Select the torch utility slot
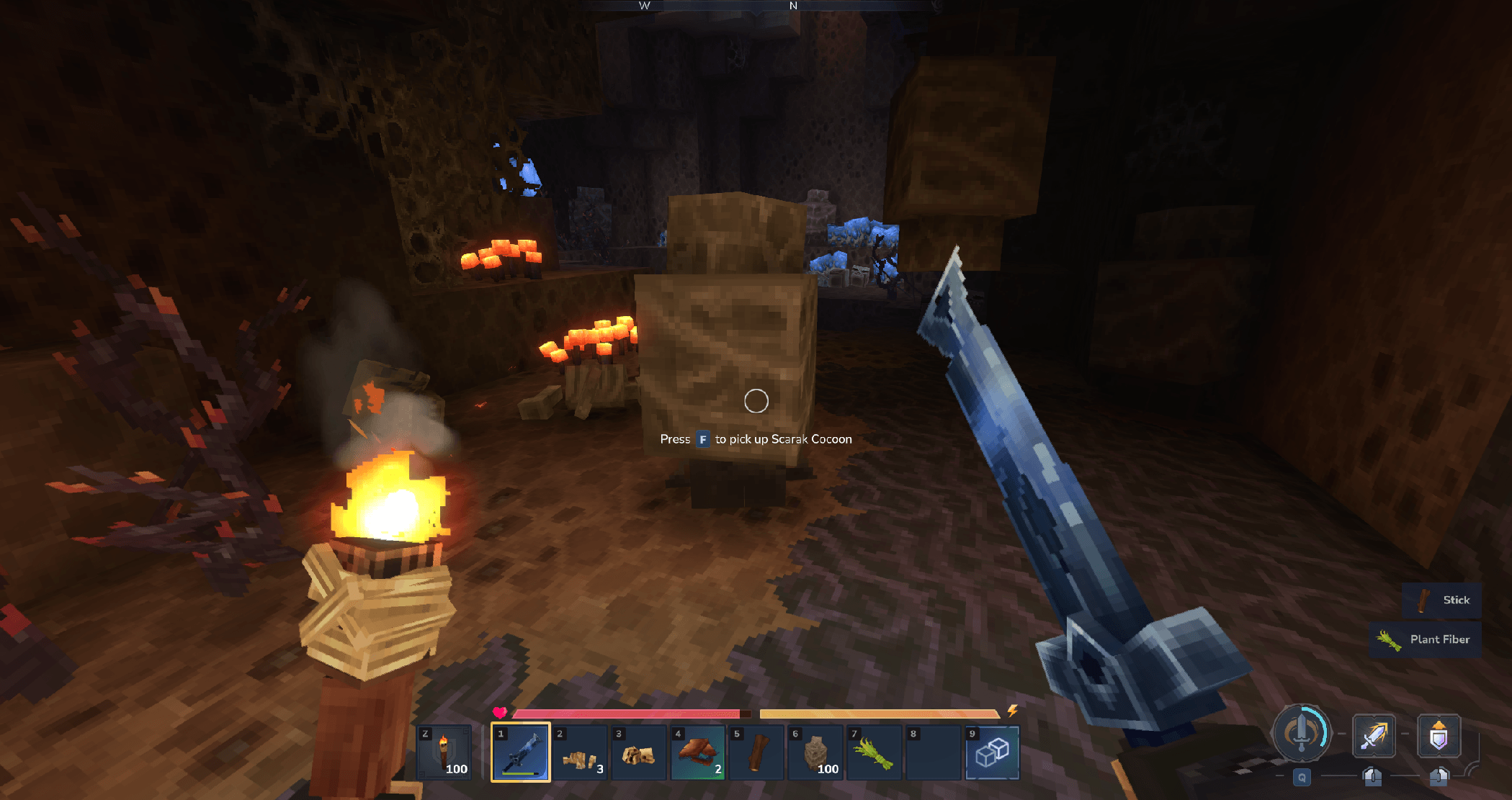The width and height of the screenshot is (1512, 800). click(444, 752)
